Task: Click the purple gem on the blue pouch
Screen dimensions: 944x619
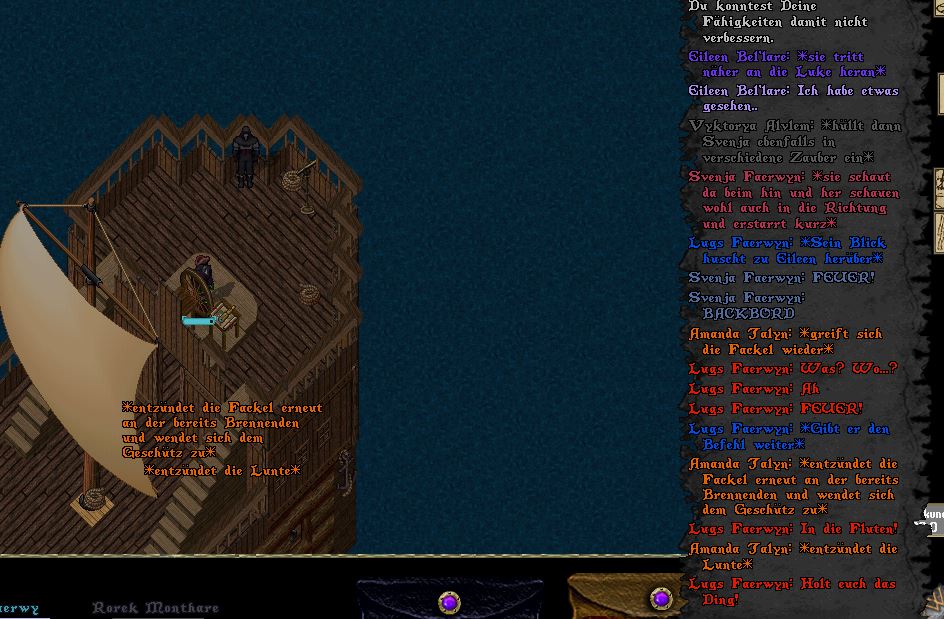Action: 449,602
